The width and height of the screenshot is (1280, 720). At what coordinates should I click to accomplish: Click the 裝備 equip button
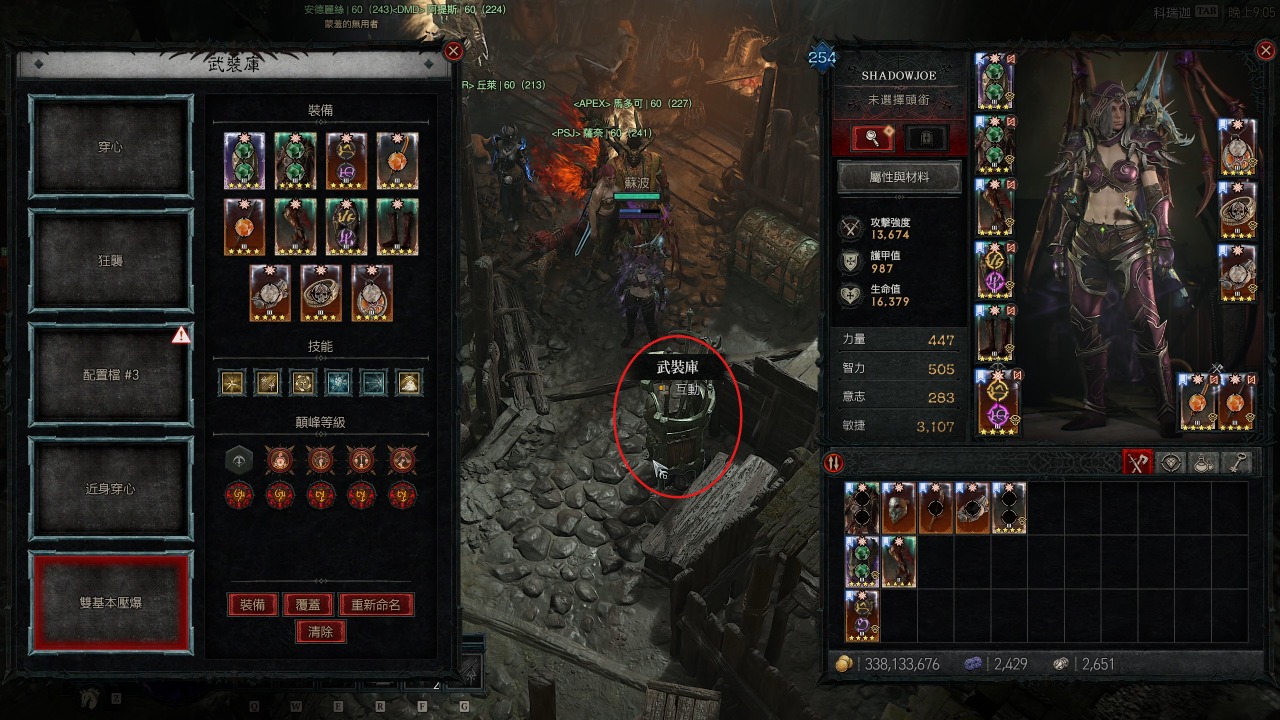click(x=252, y=605)
